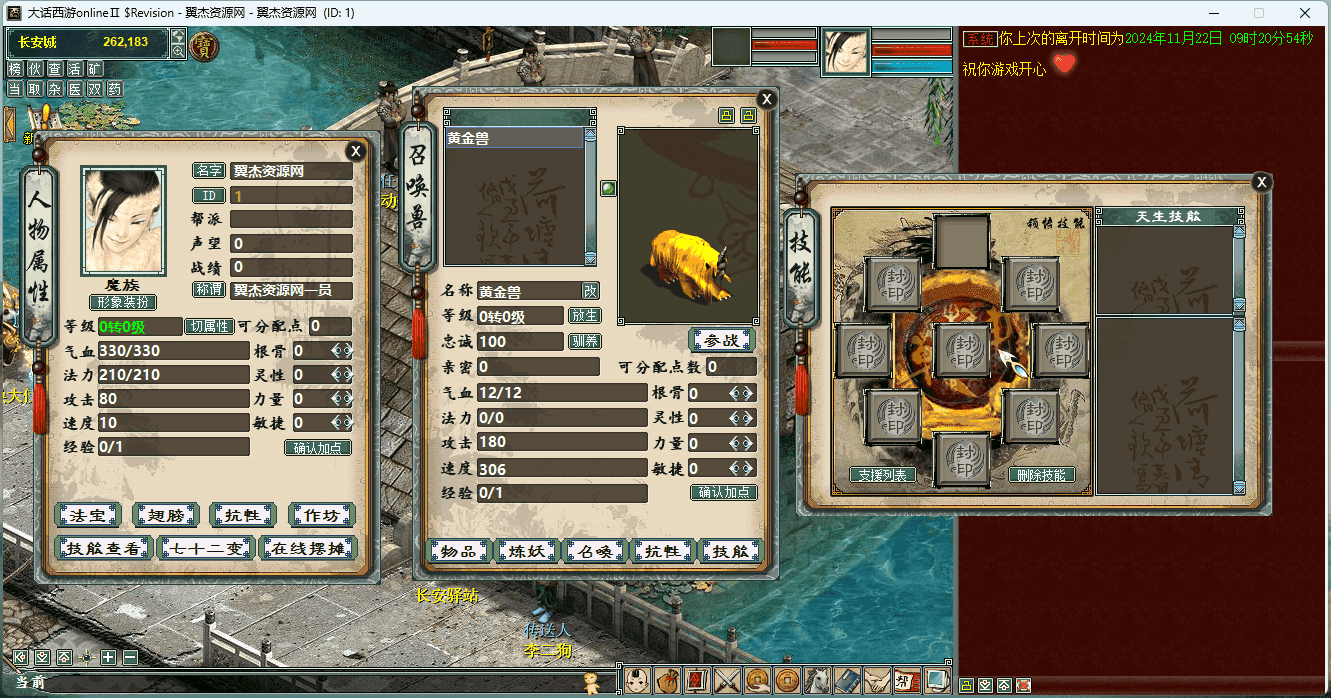
Task: Click the 驯养 tame button
Action: tap(584, 341)
